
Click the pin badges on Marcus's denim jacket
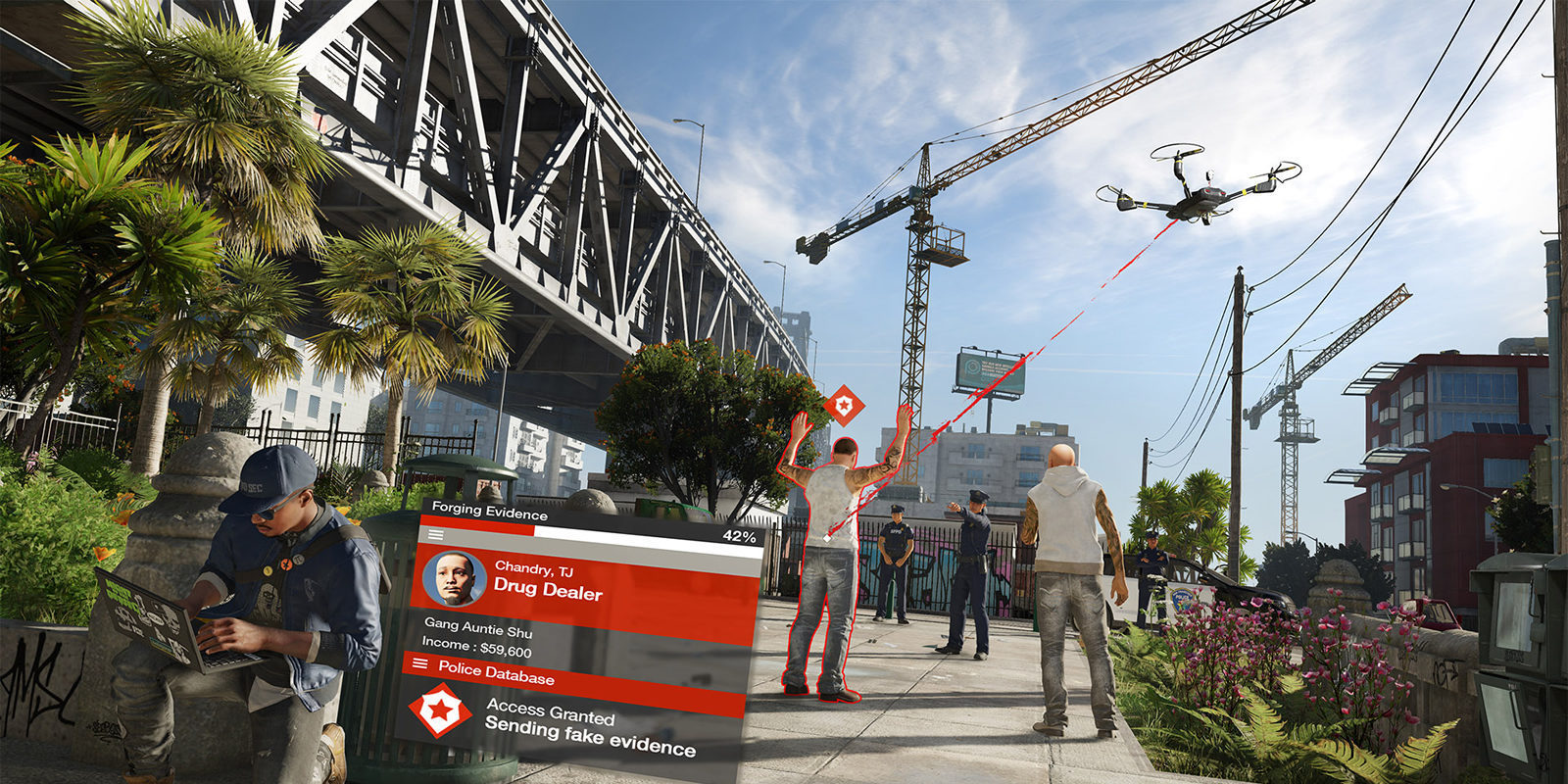pyautogui.click(x=283, y=563)
